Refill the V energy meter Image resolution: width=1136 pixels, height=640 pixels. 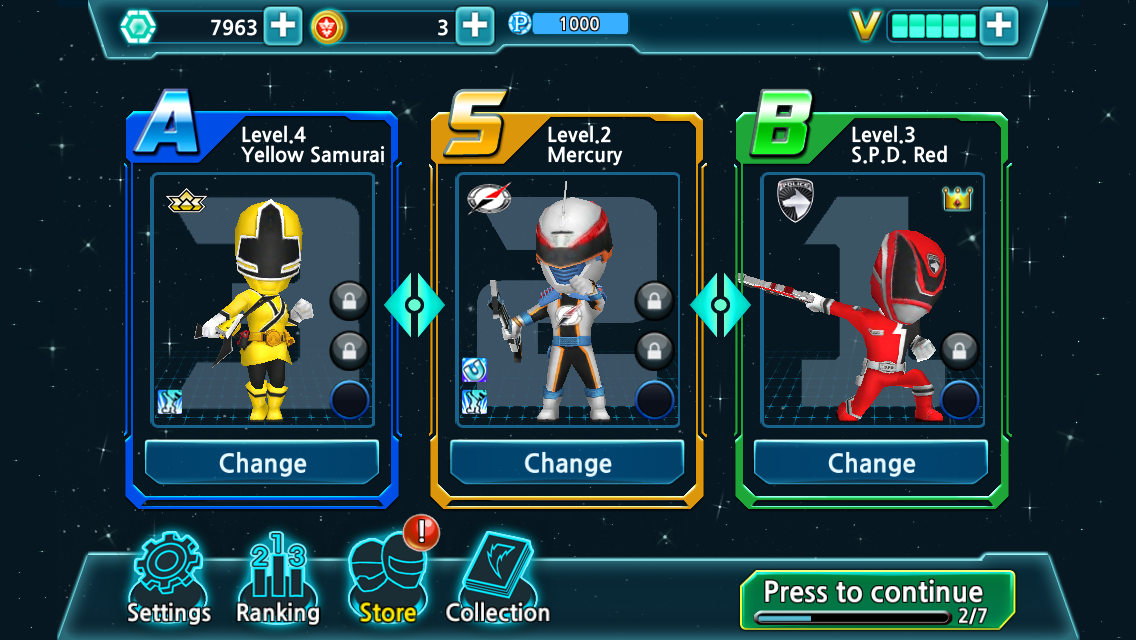(998, 26)
